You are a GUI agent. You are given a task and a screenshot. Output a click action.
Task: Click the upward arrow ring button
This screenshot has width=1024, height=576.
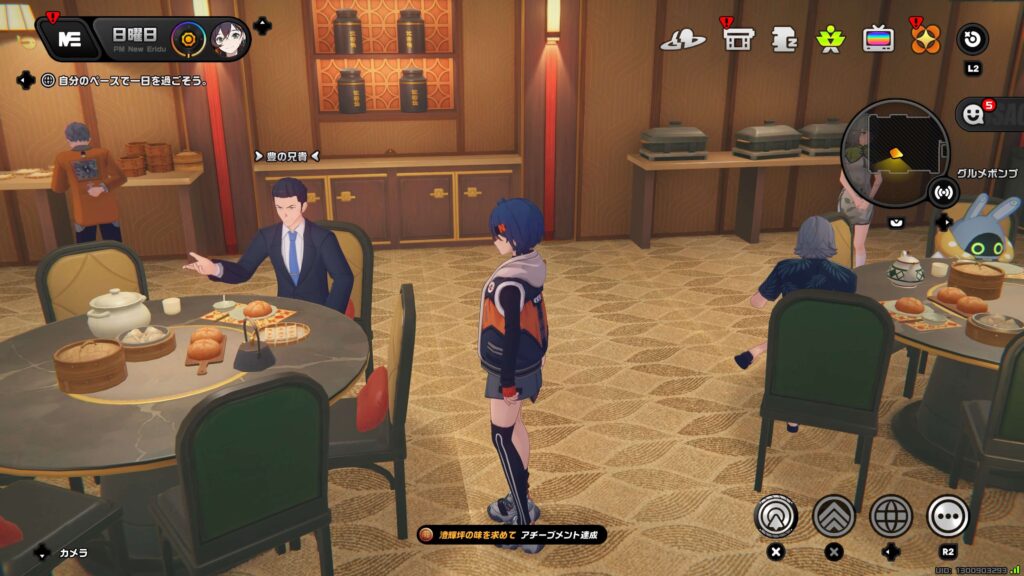(775, 516)
